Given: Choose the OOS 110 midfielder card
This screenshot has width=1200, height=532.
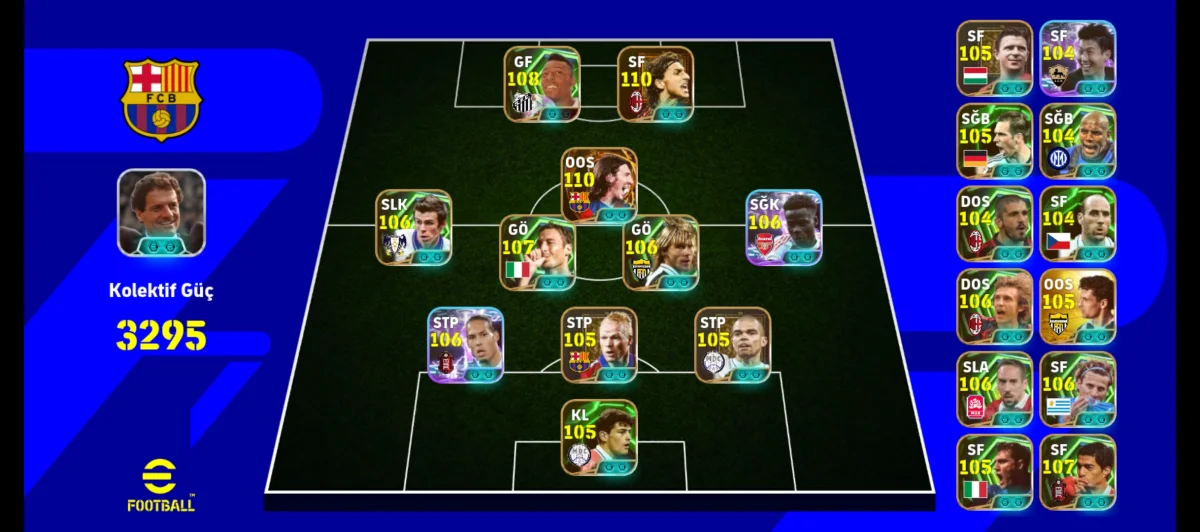Looking at the screenshot, I should 598,186.
